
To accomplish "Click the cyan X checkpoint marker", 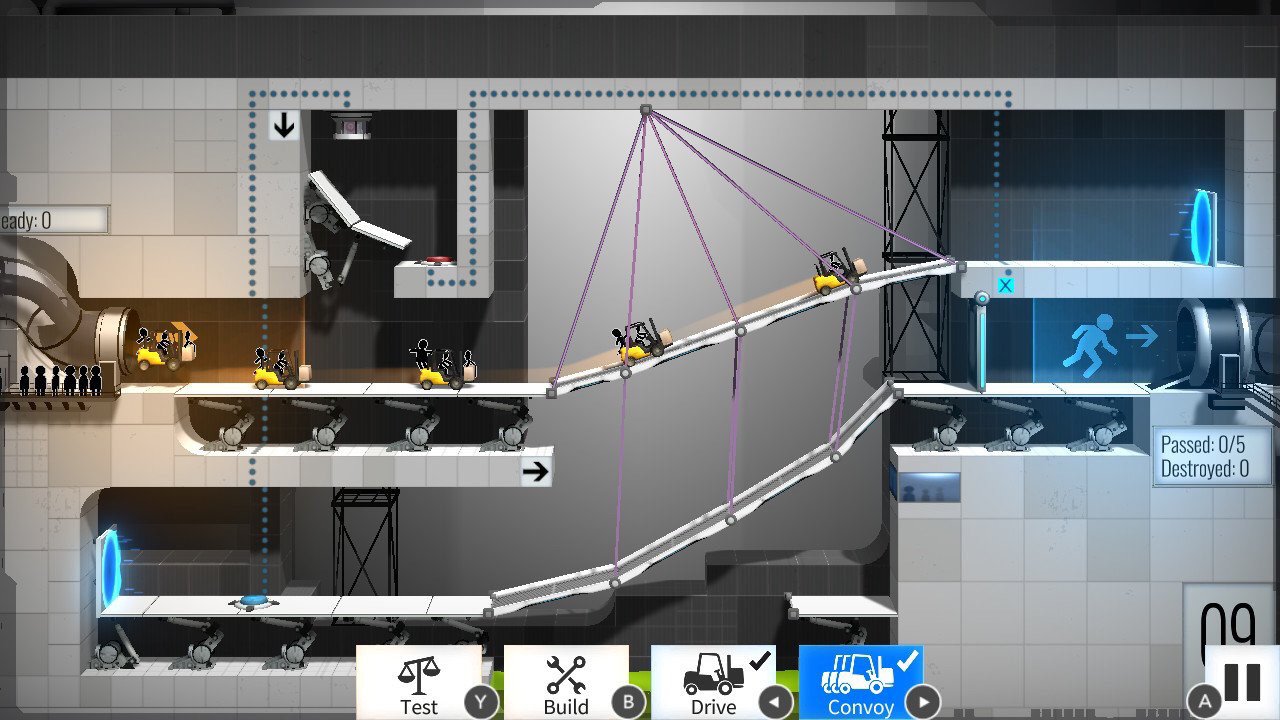I will pos(1007,284).
